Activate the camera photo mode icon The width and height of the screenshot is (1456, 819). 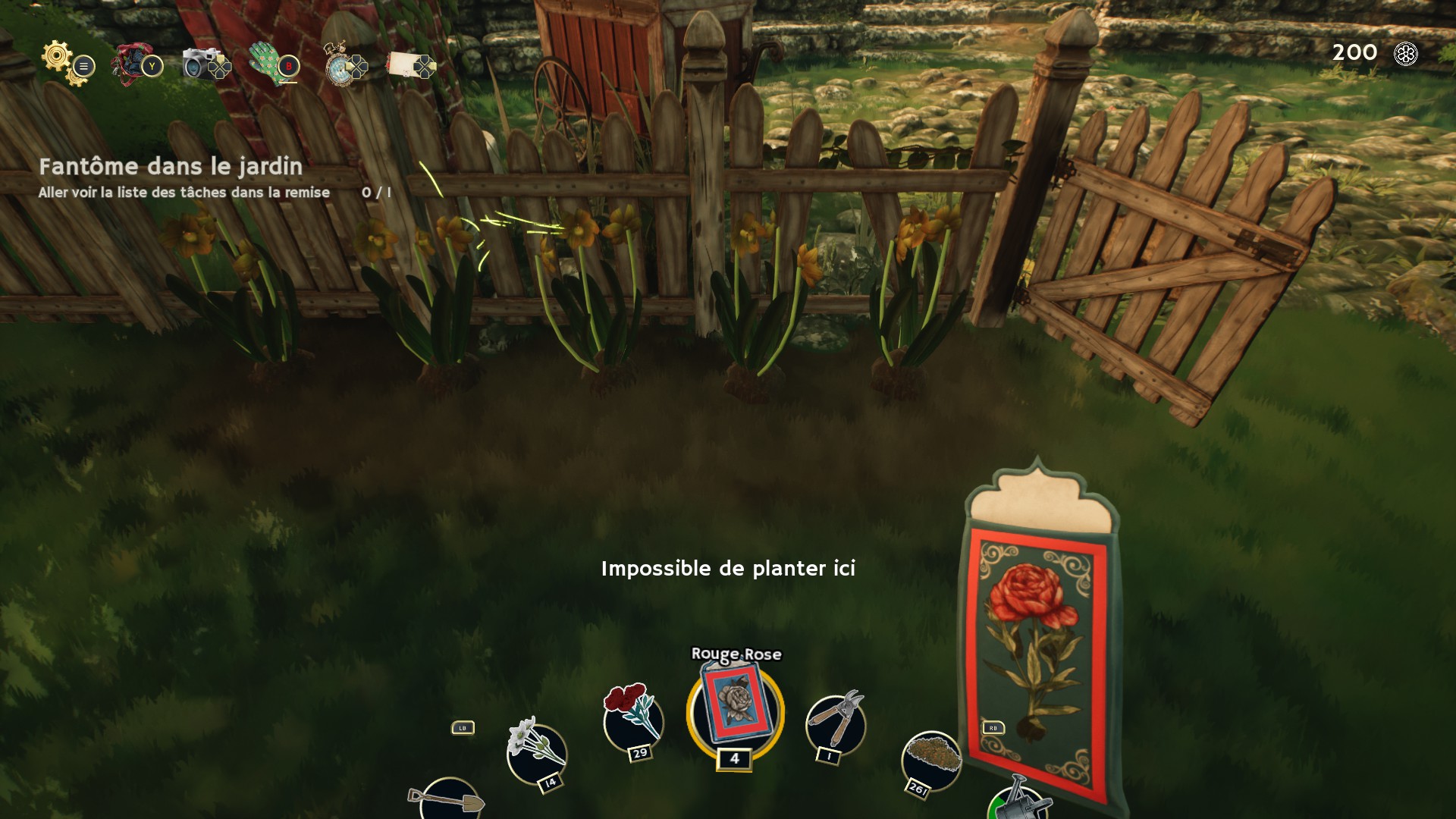(x=200, y=64)
